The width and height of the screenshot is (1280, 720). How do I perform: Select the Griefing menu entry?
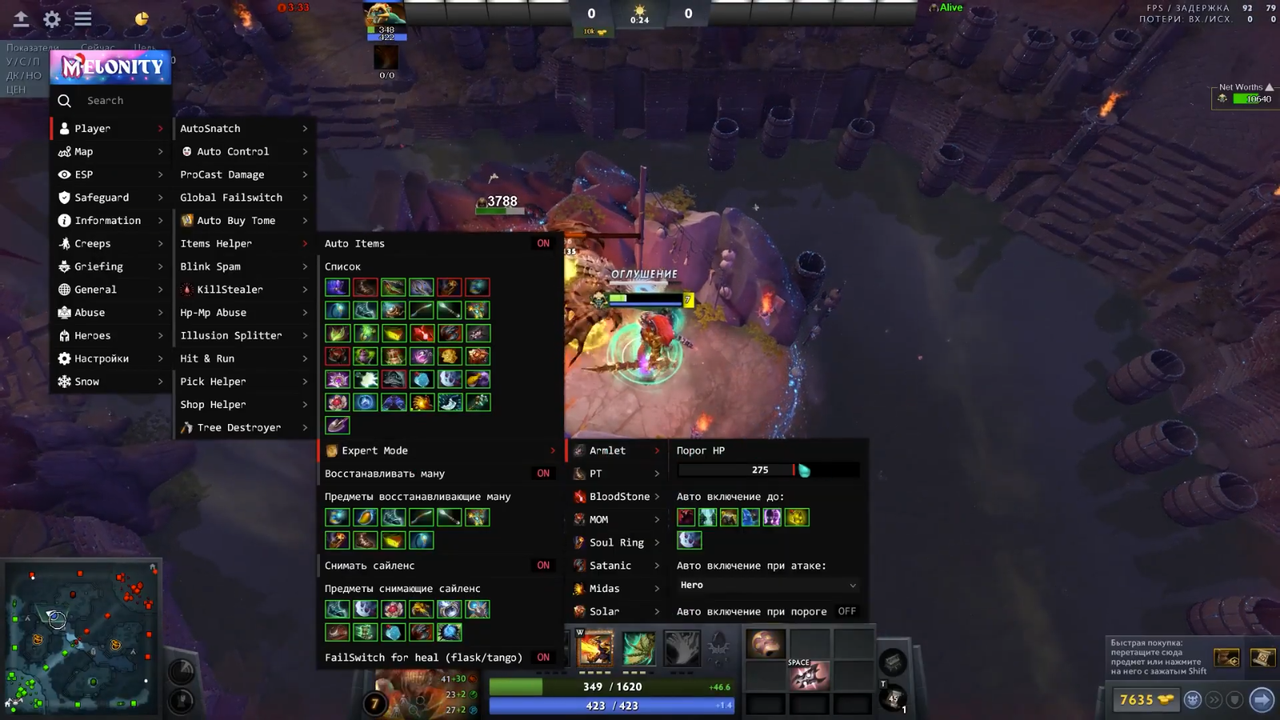[x=98, y=266]
